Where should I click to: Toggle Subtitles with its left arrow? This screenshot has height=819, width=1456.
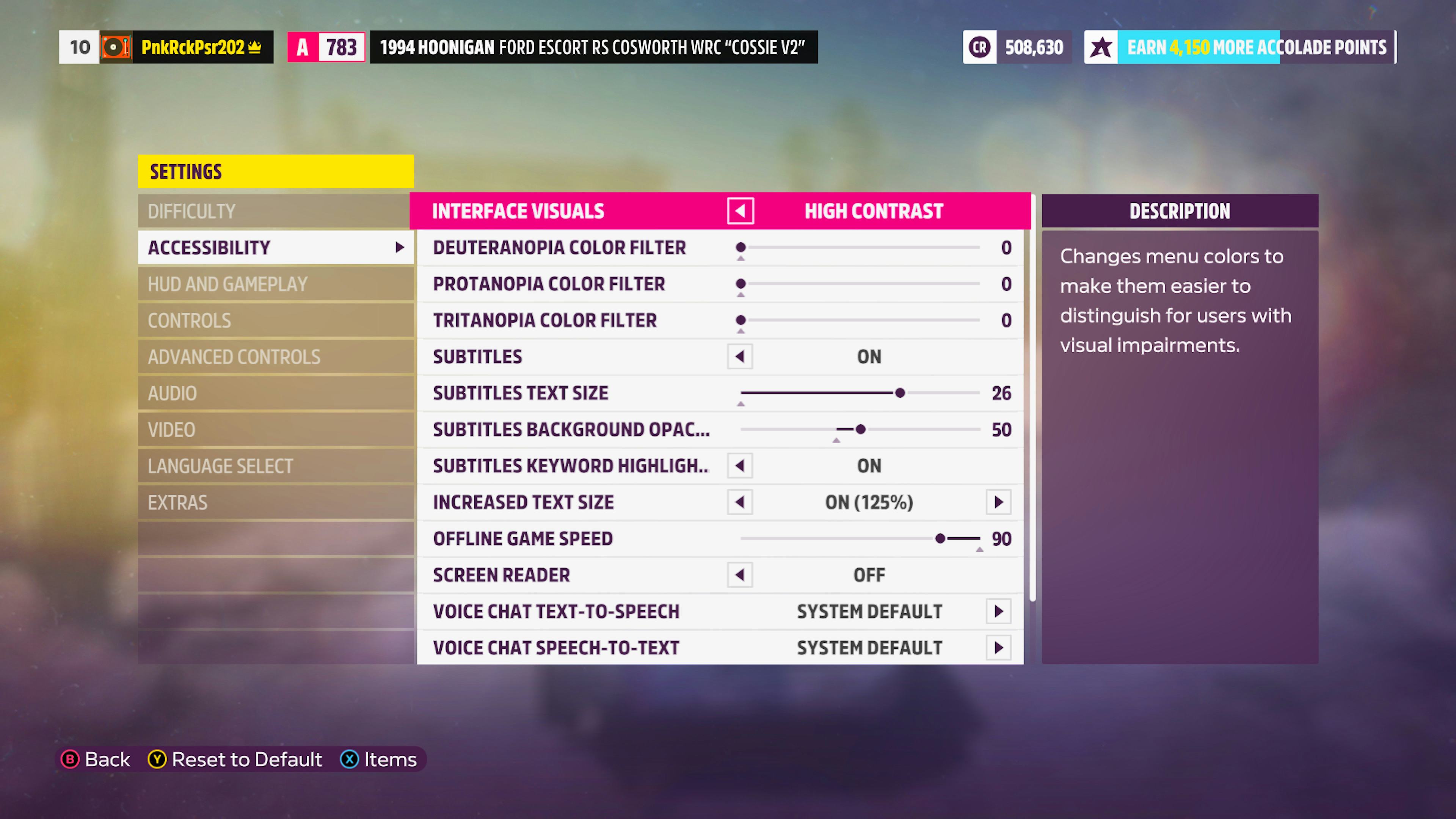pos(740,357)
